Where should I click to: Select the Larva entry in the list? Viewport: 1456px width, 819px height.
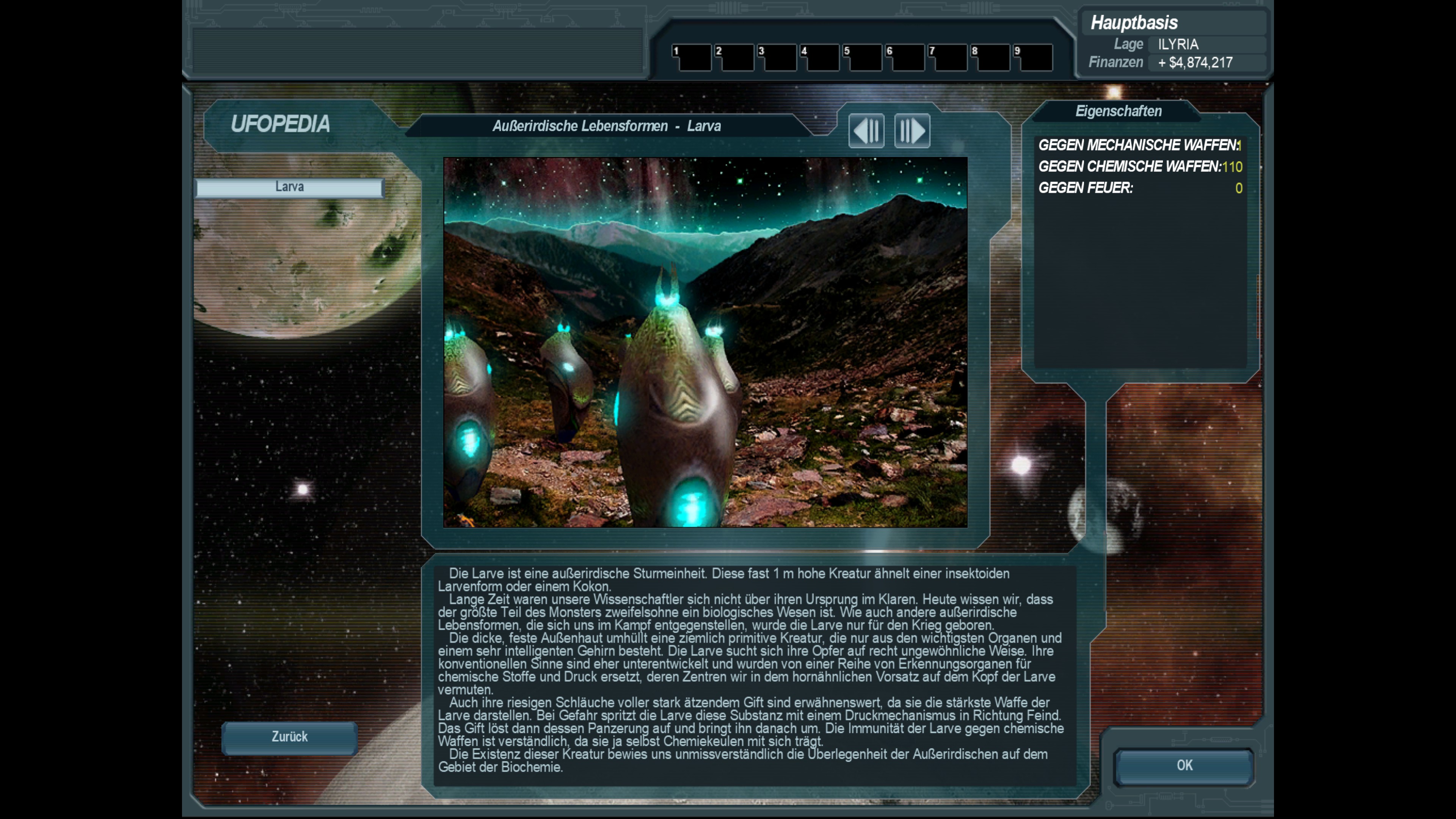pos(289,187)
